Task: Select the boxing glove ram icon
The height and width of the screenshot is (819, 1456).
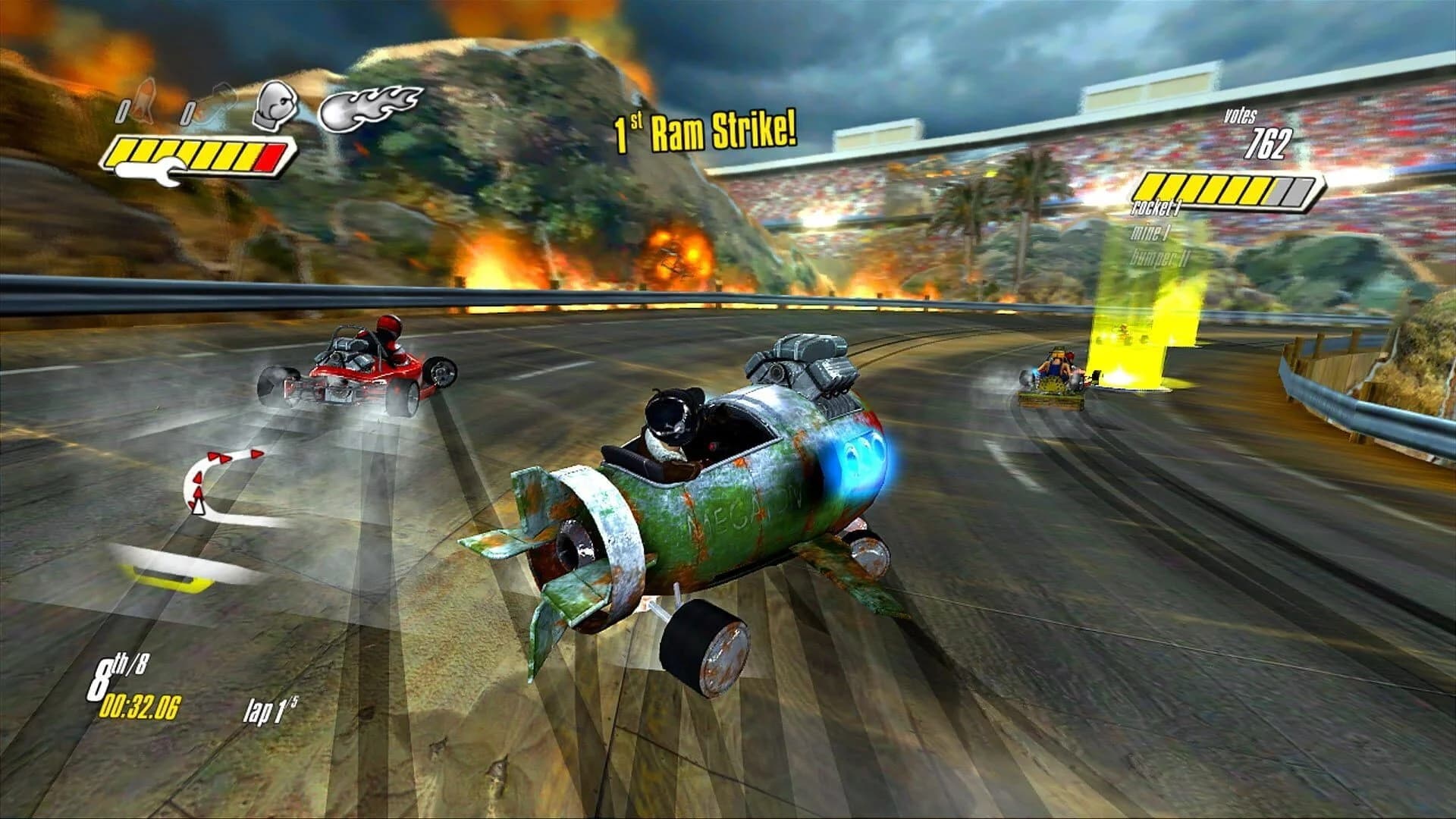Action: (277, 105)
